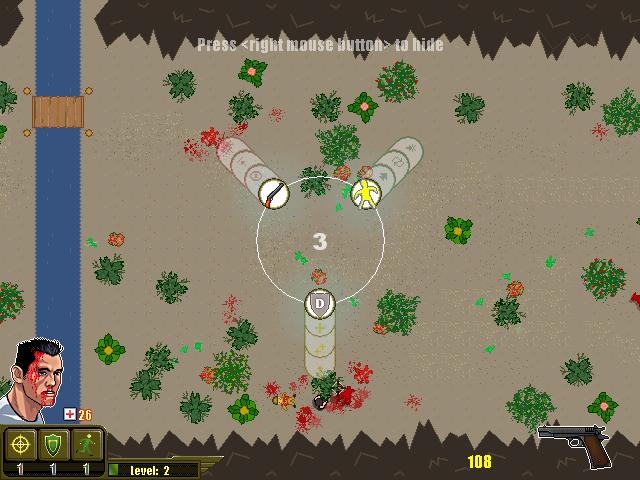This screenshot has height=480, width=640.
Task: Select the green shield skill icon
Action: 53,444
